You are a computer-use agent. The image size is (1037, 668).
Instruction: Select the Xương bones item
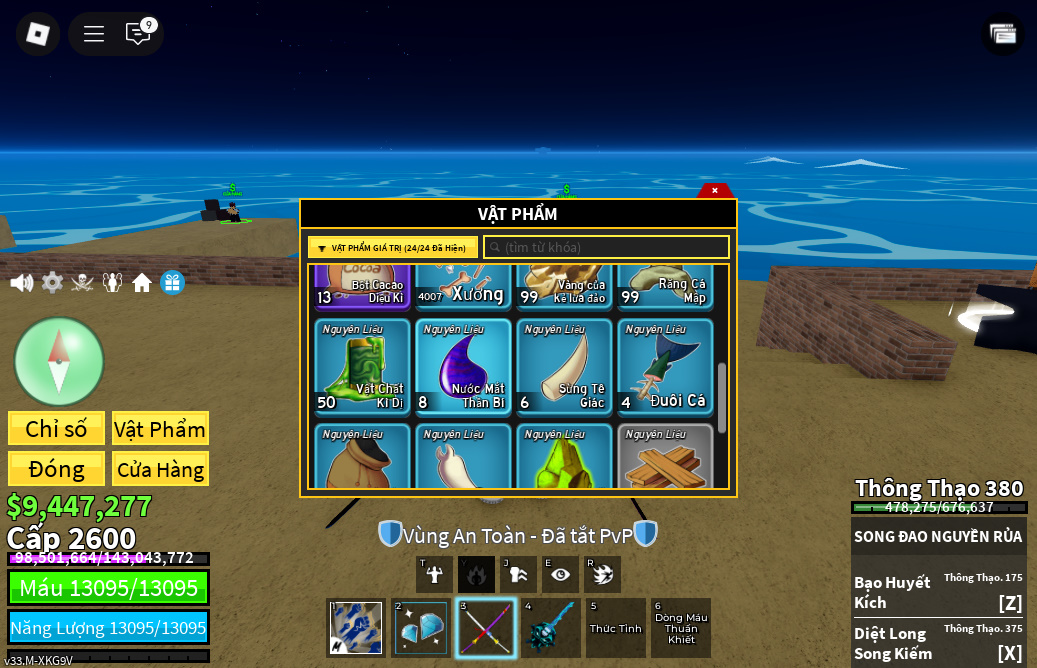tap(463, 287)
